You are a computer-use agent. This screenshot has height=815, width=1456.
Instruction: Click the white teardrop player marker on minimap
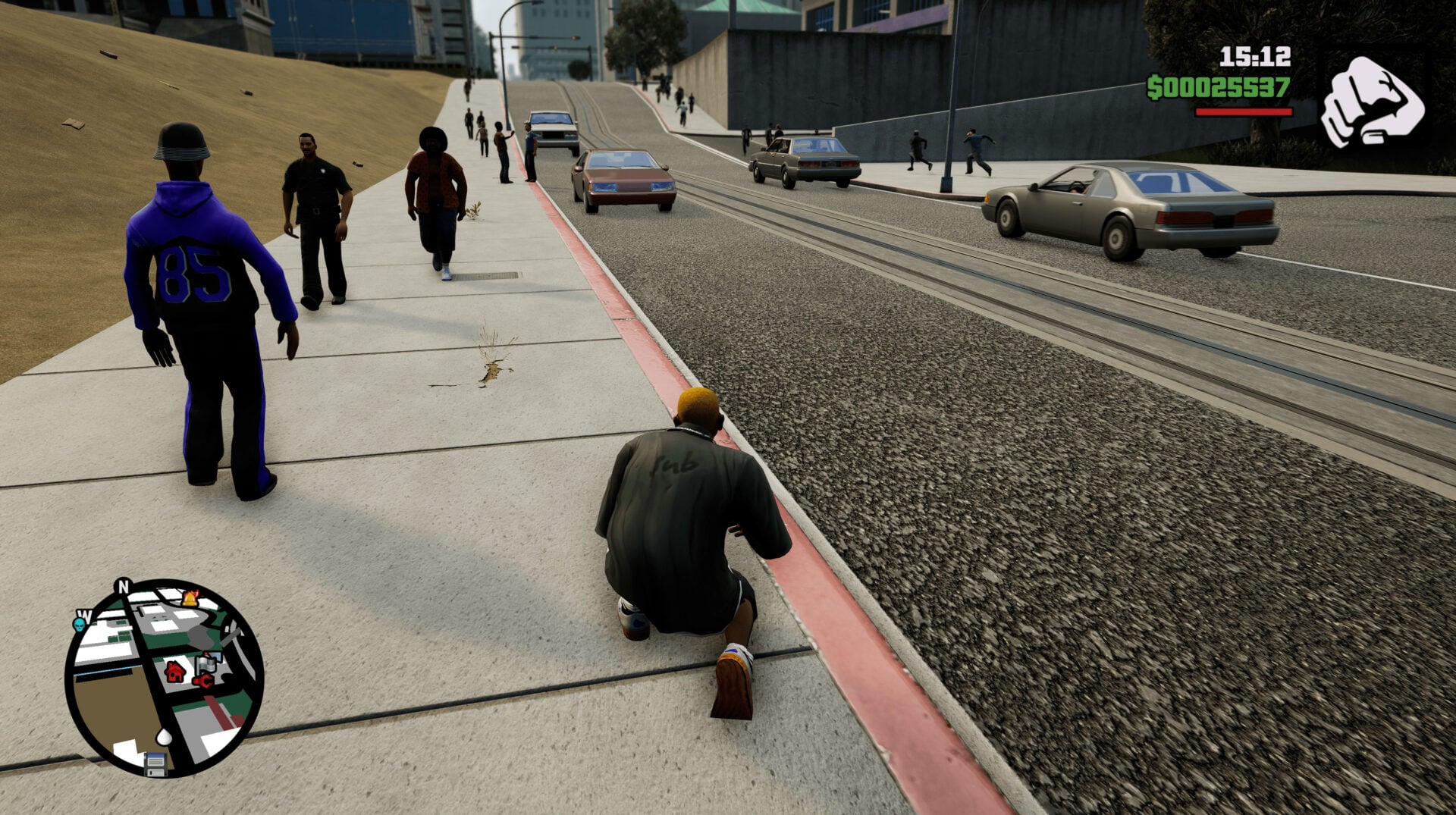point(164,736)
